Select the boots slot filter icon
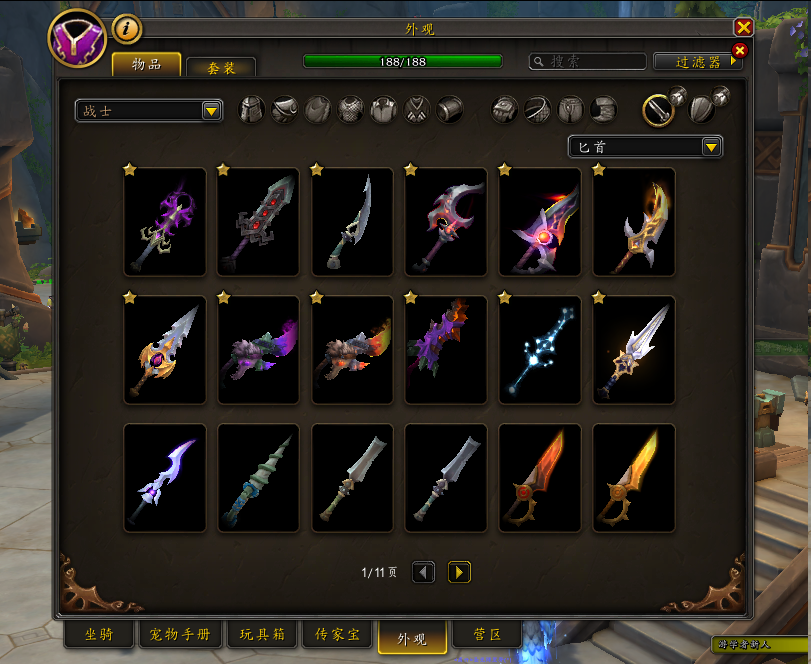The height and width of the screenshot is (664, 811). [603, 109]
